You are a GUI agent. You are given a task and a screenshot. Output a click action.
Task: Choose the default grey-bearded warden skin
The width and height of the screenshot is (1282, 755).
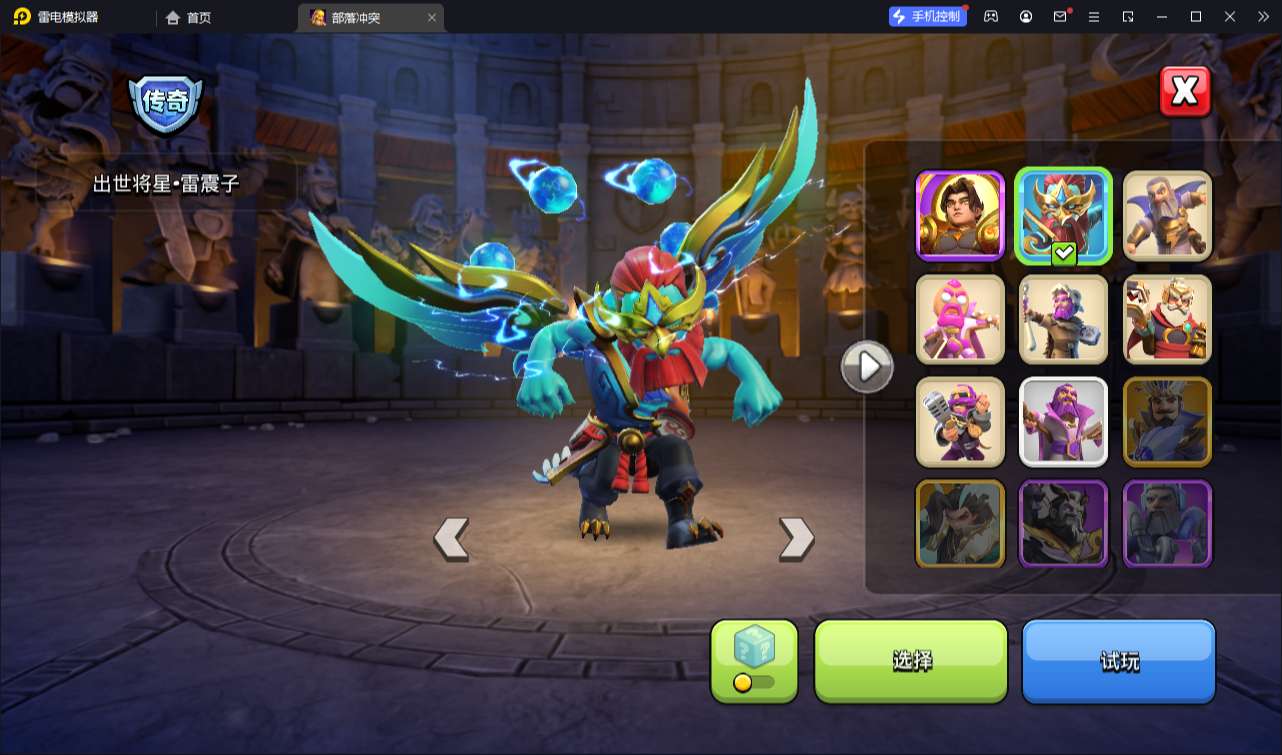pos(1167,215)
